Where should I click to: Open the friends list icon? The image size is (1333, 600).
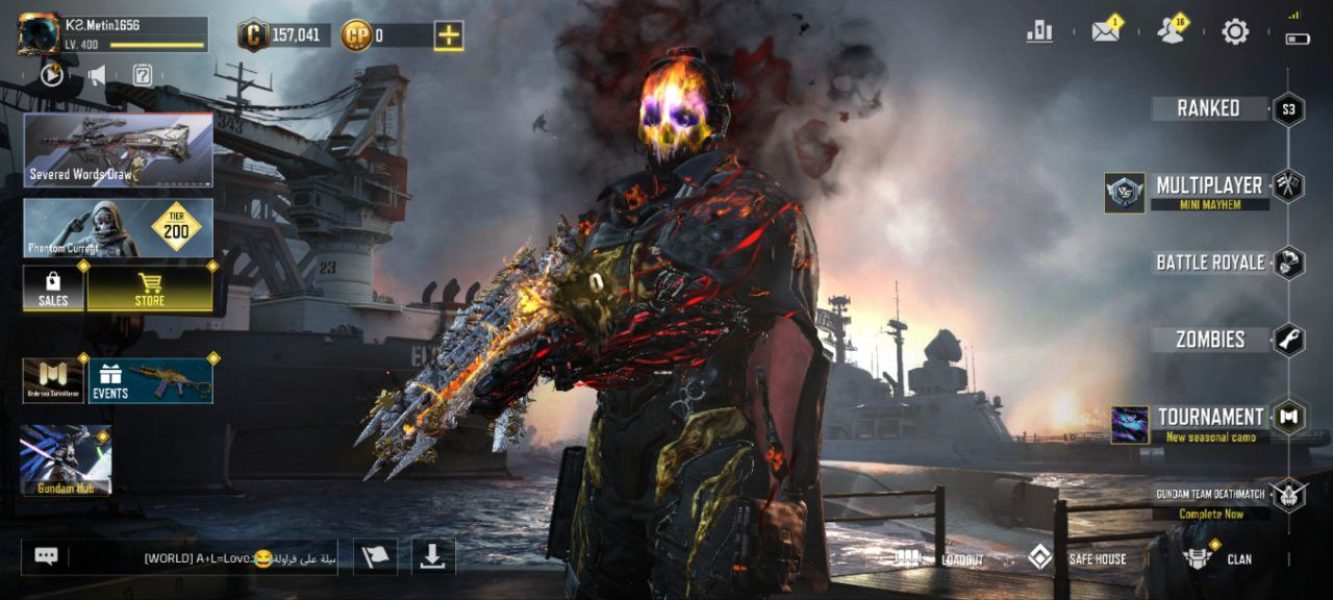point(1170,32)
